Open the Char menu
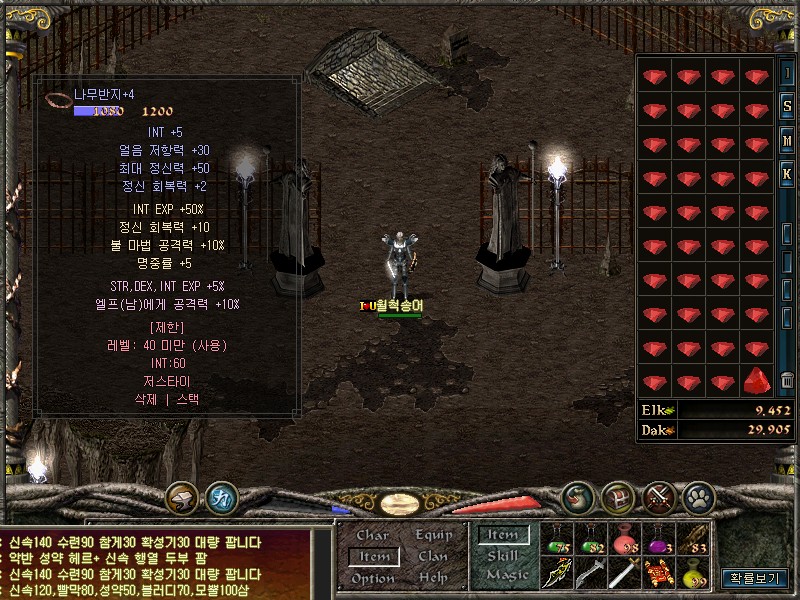The height and width of the screenshot is (600, 800). pyautogui.click(x=373, y=535)
